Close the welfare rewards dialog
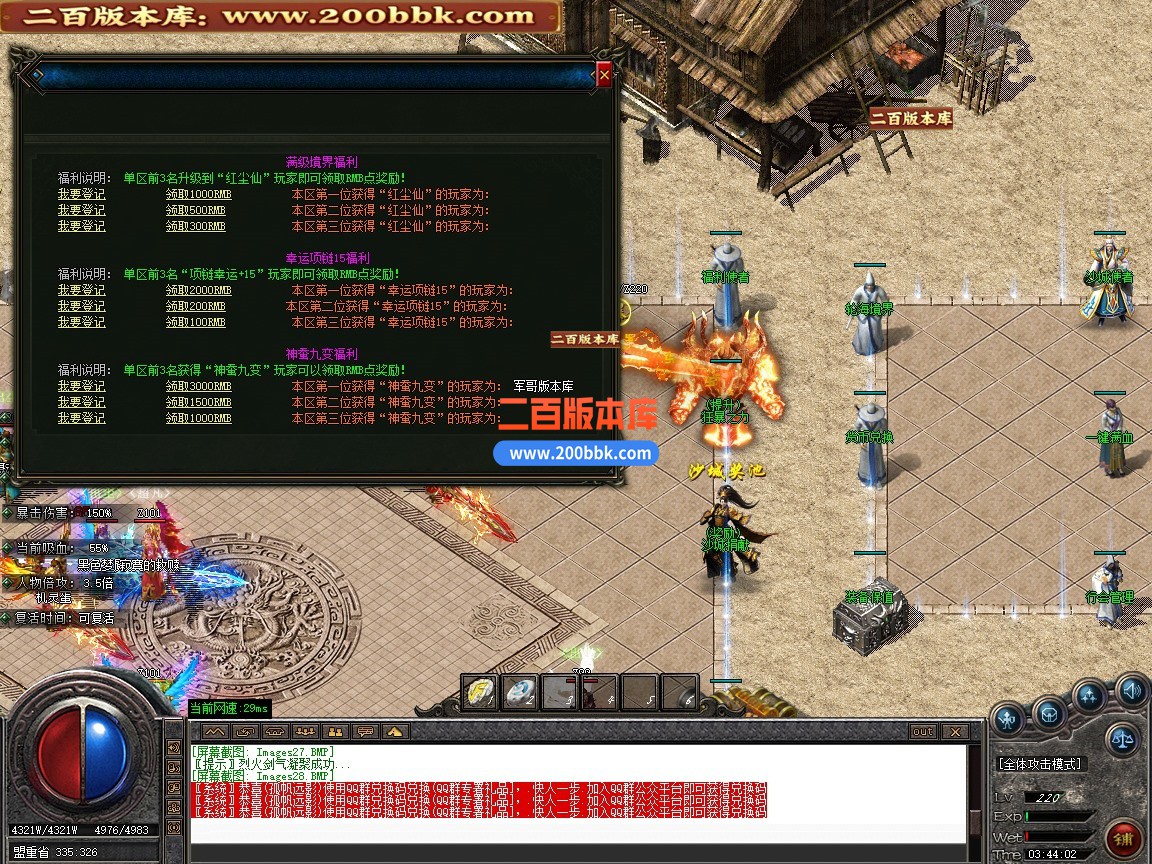This screenshot has height=864, width=1152. click(603, 74)
